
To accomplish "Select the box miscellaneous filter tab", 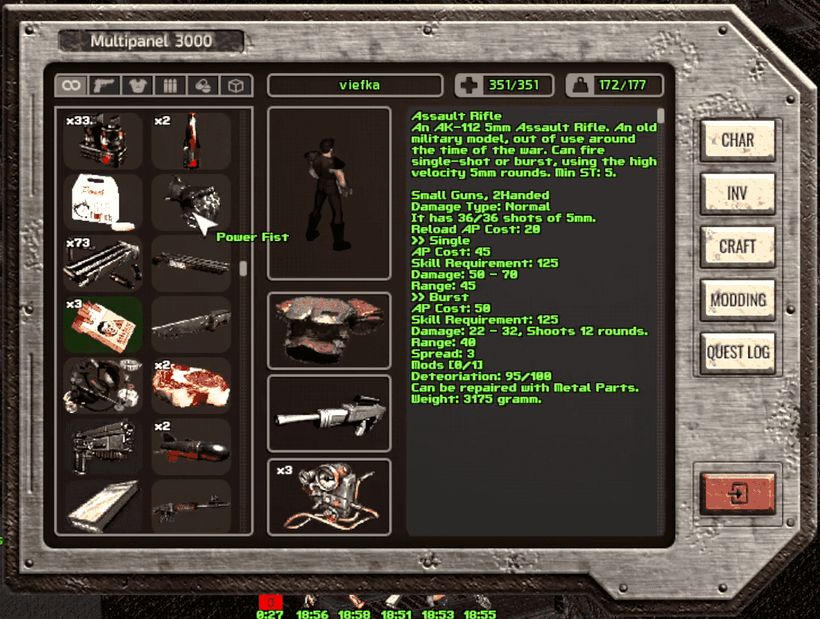I will click(x=236, y=86).
